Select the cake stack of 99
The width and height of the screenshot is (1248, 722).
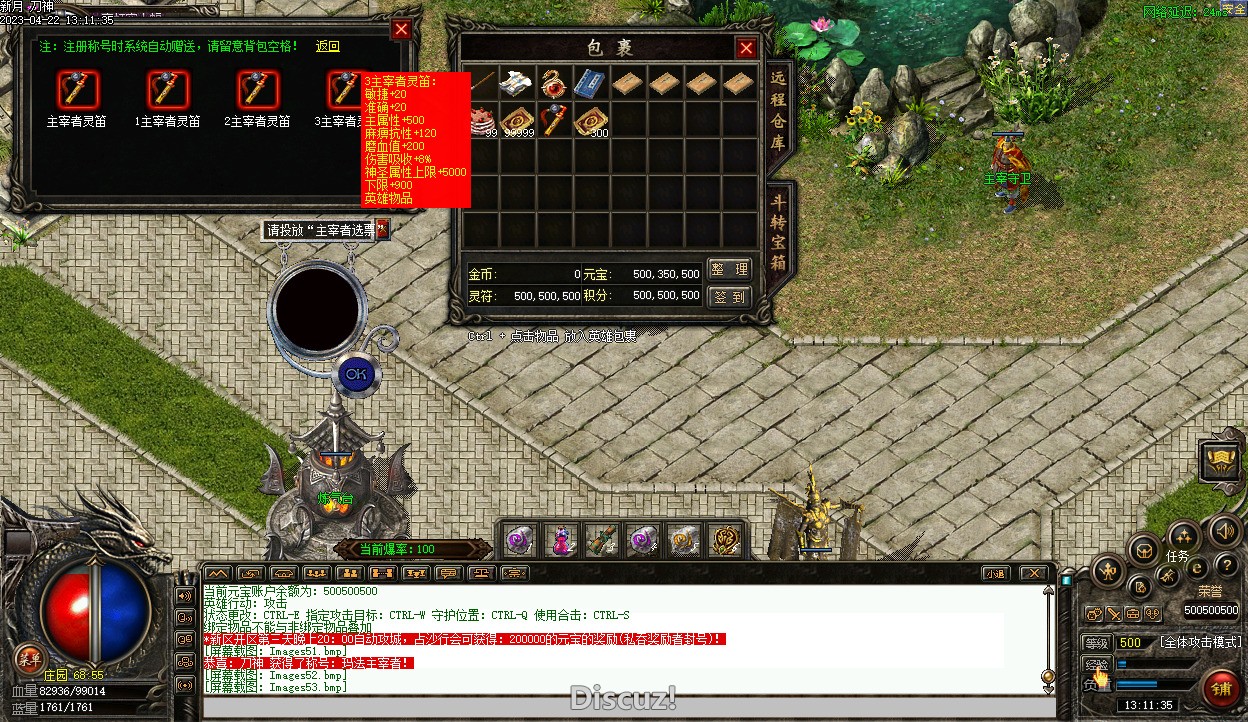pyautogui.click(x=484, y=119)
